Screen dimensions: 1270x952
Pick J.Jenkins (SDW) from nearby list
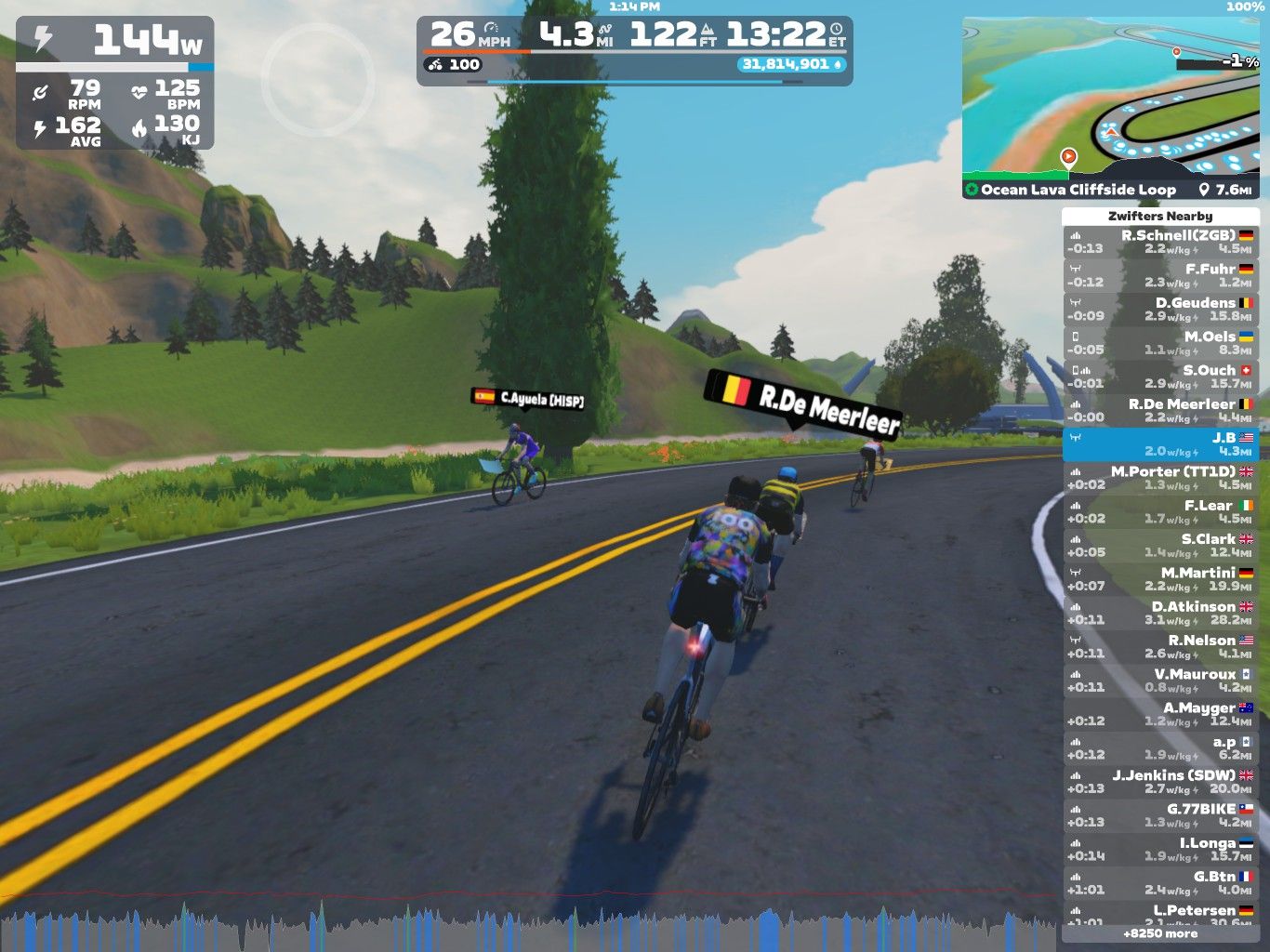coord(1160,782)
